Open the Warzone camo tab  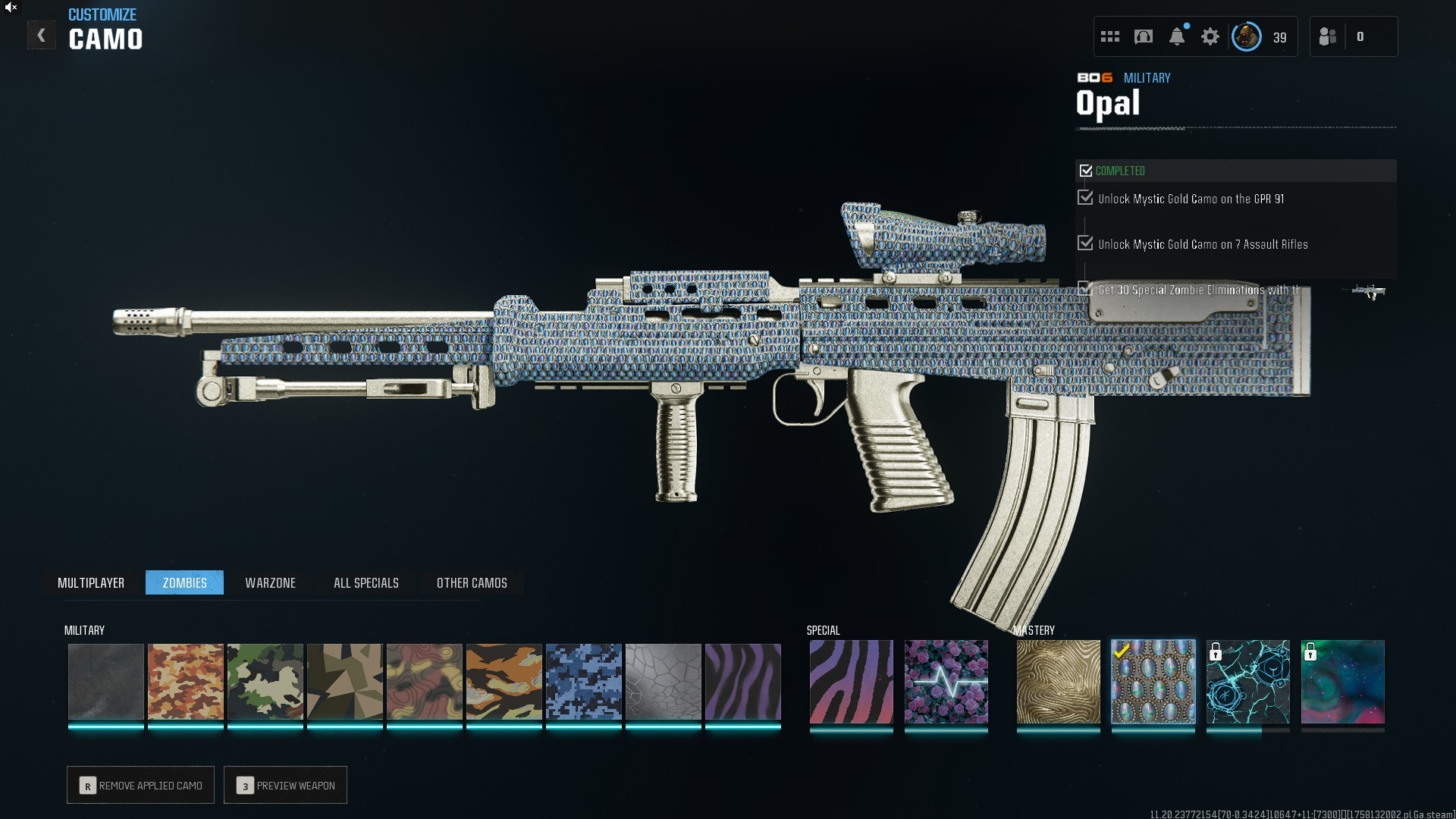tap(270, 582)
